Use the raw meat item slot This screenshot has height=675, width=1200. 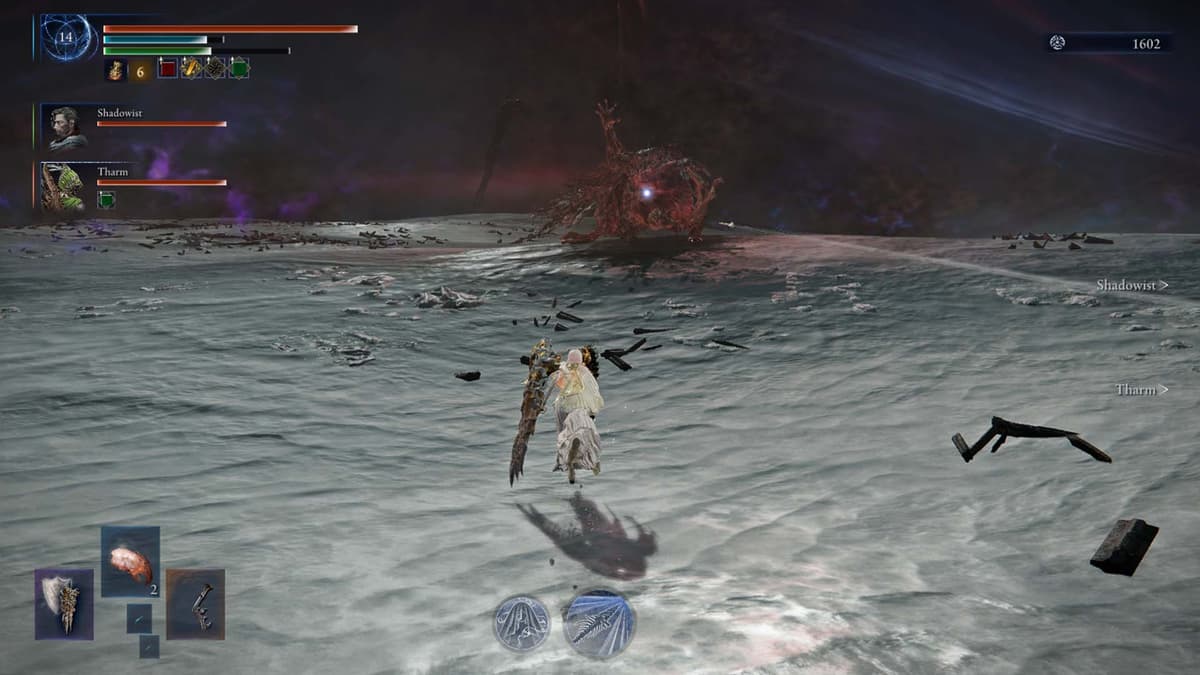coord(130,562)
